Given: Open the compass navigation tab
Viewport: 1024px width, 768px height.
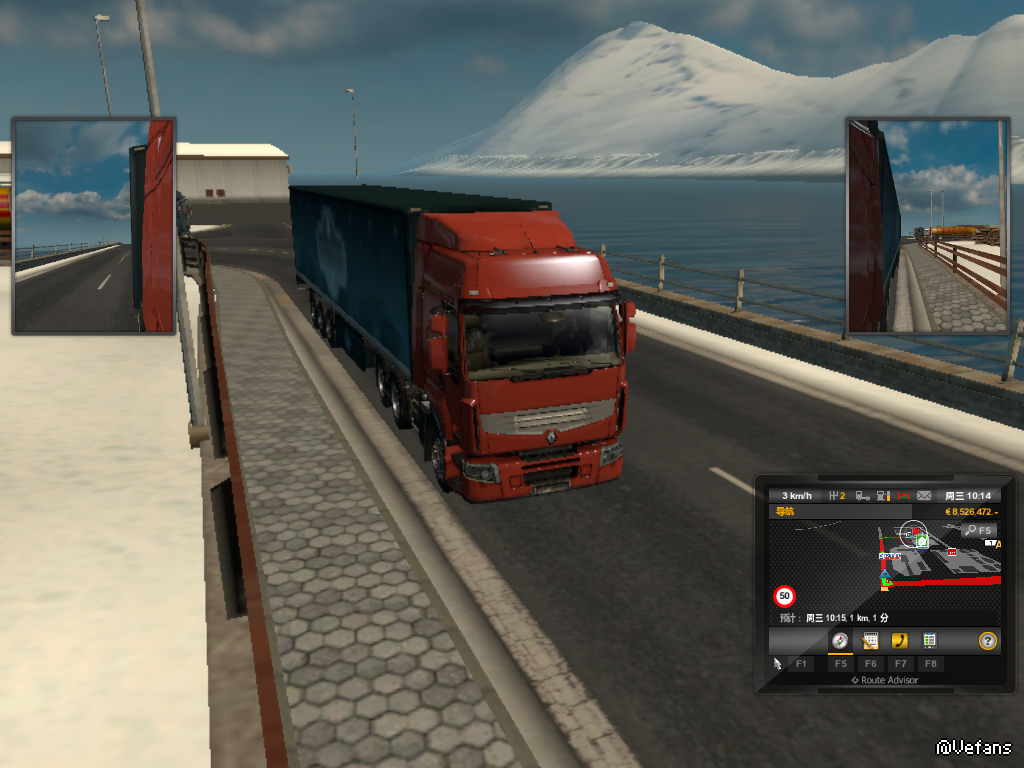Looking at the screenshot, I should (x=840, y=641).
